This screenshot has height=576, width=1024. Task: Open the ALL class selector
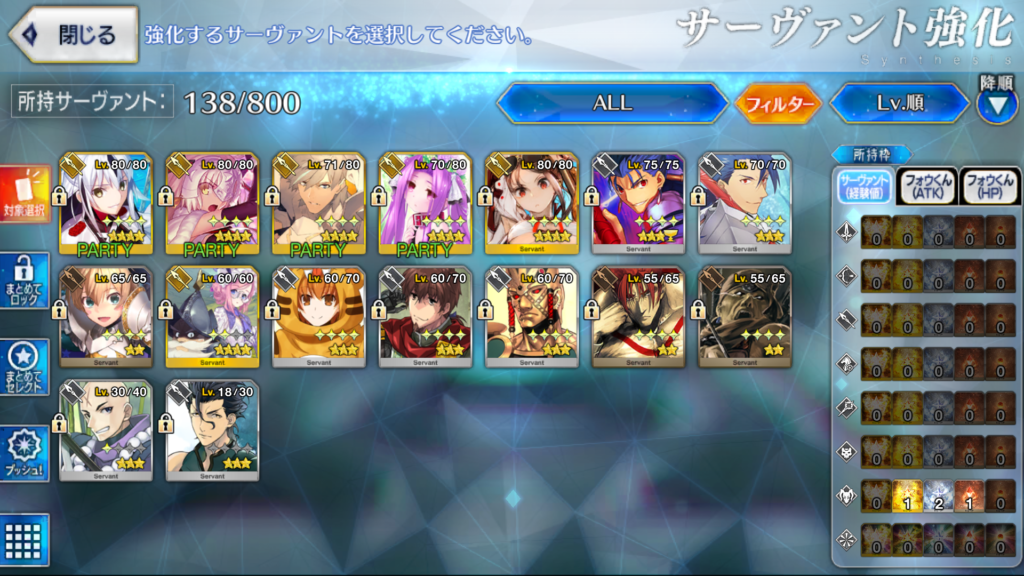coord(612,103)
